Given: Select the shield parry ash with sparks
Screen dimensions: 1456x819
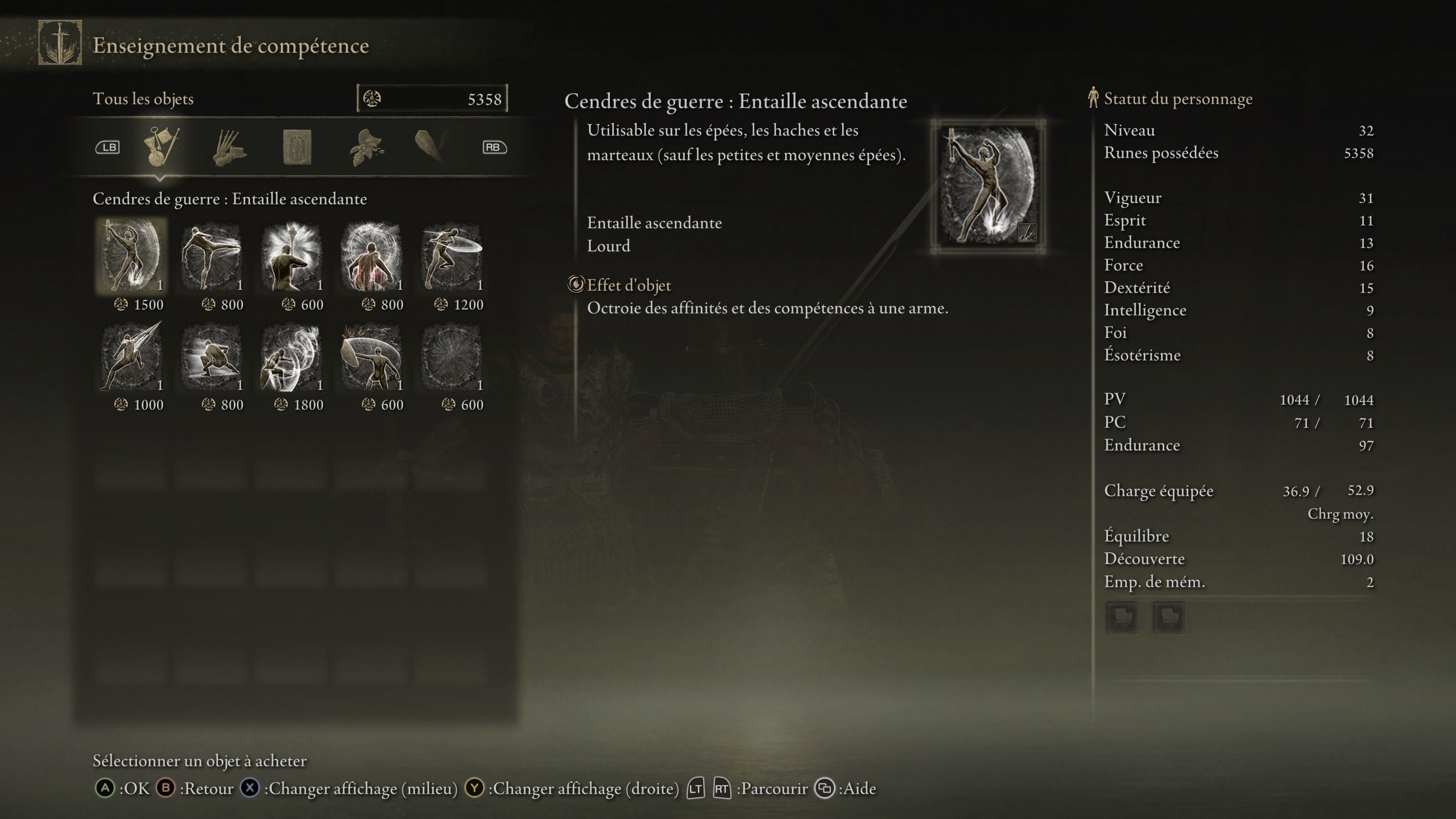Looking at the screenshot, I should tap(371, 357).
